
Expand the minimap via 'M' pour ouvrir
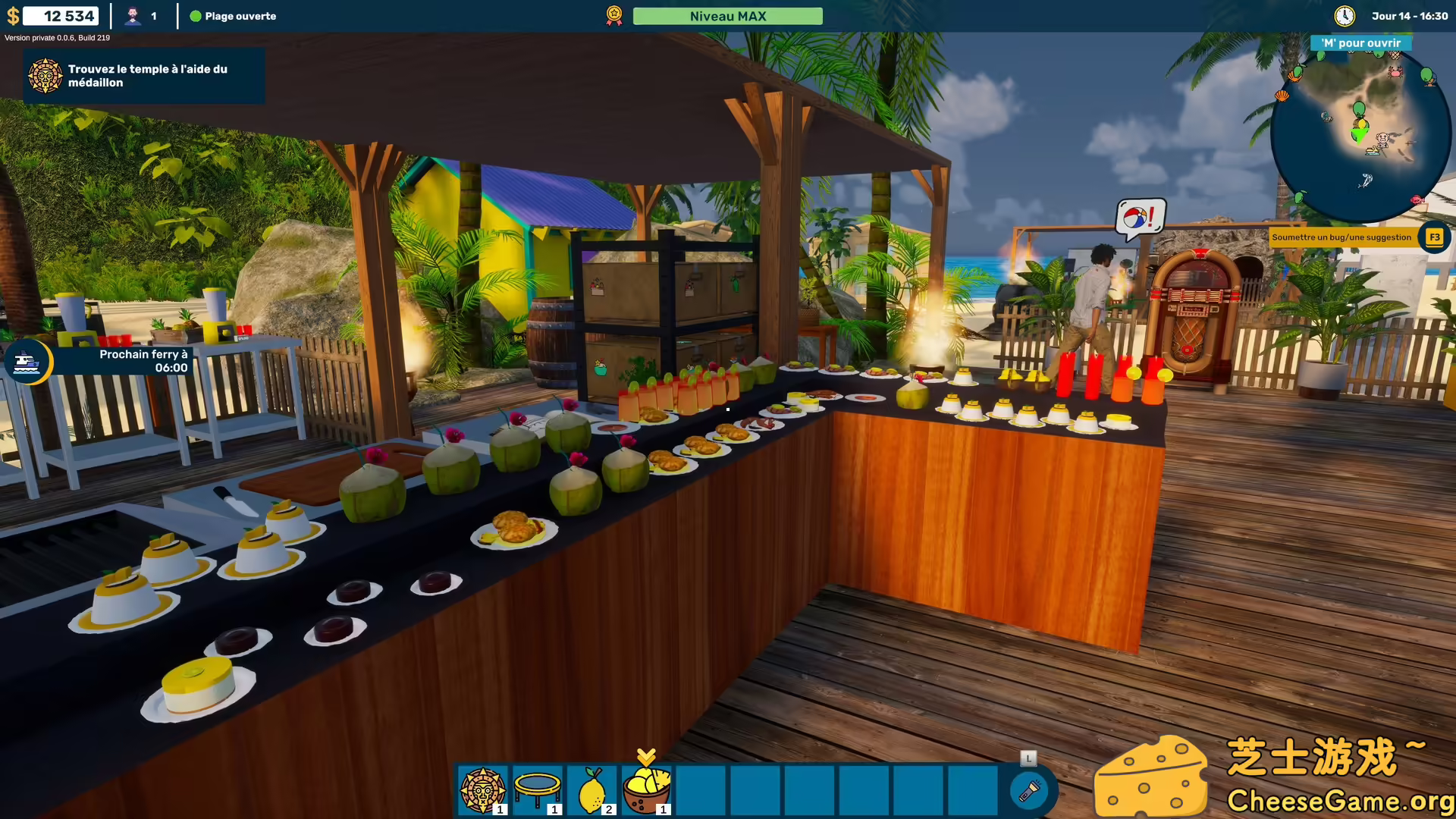[1360, 42]
